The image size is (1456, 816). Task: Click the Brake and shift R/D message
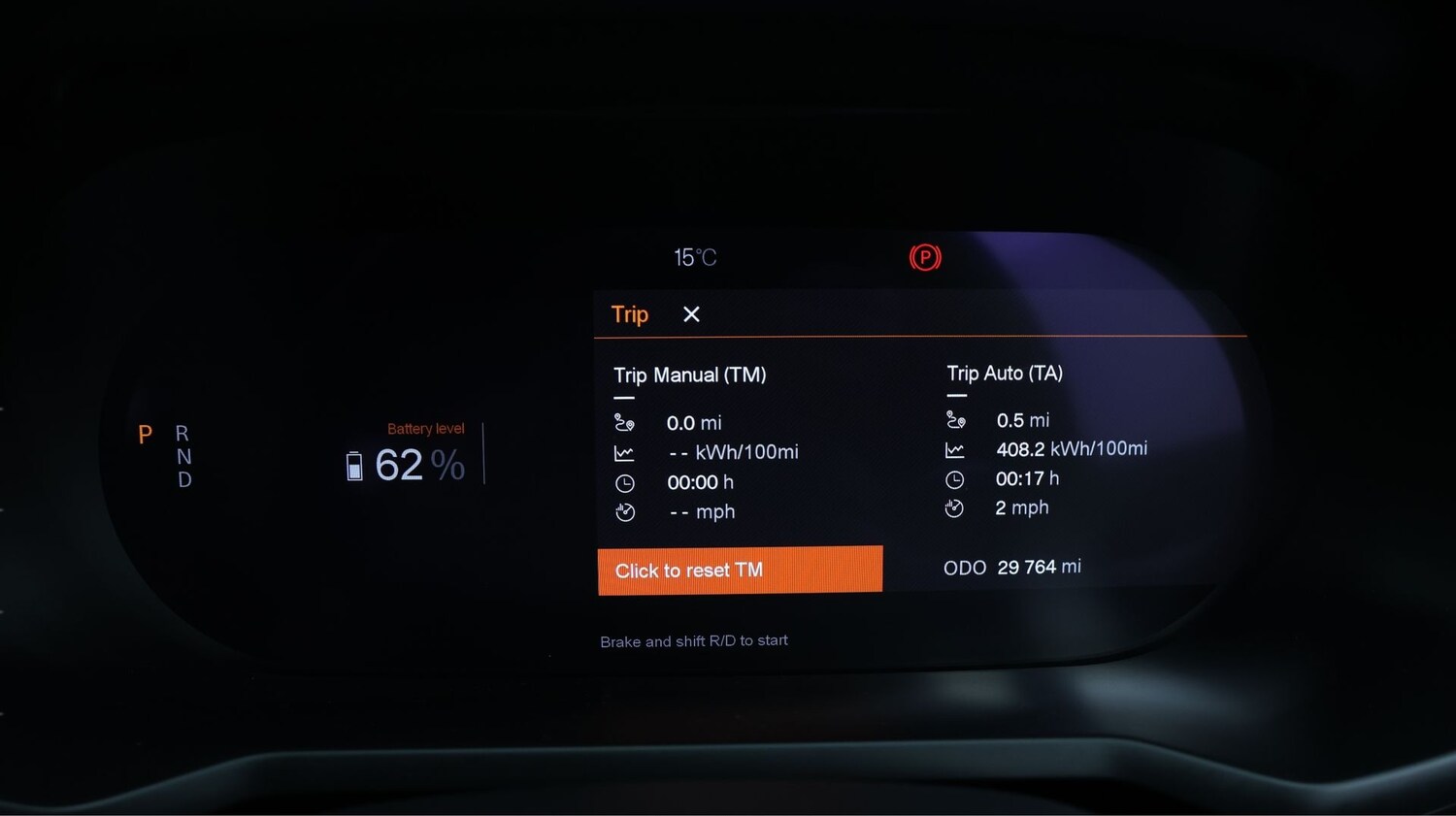pos(693,640)
